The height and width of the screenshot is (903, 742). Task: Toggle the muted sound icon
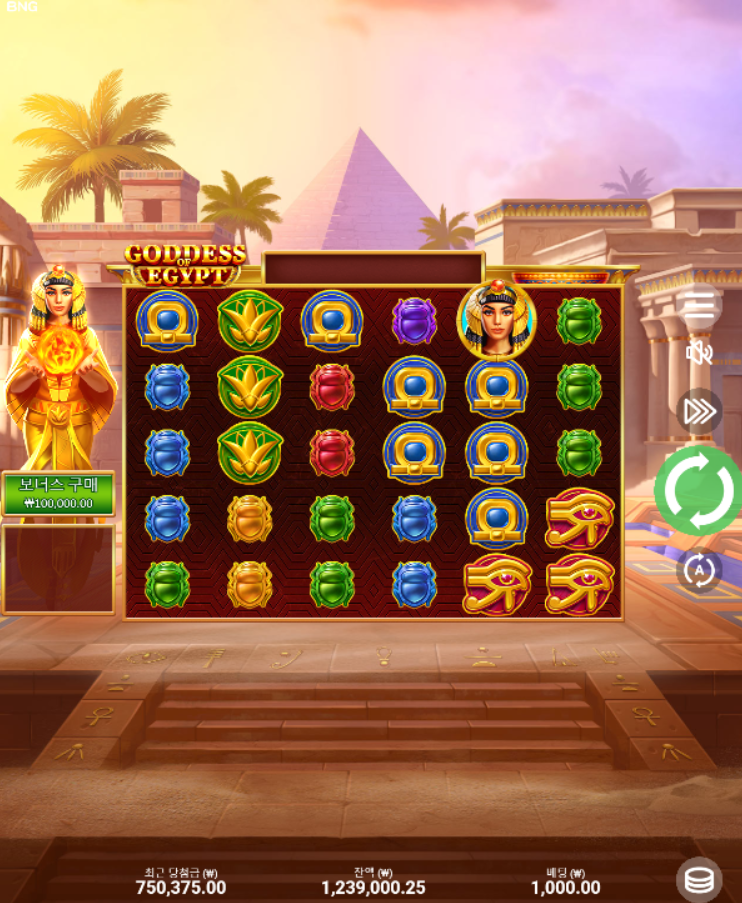(699, 352)
